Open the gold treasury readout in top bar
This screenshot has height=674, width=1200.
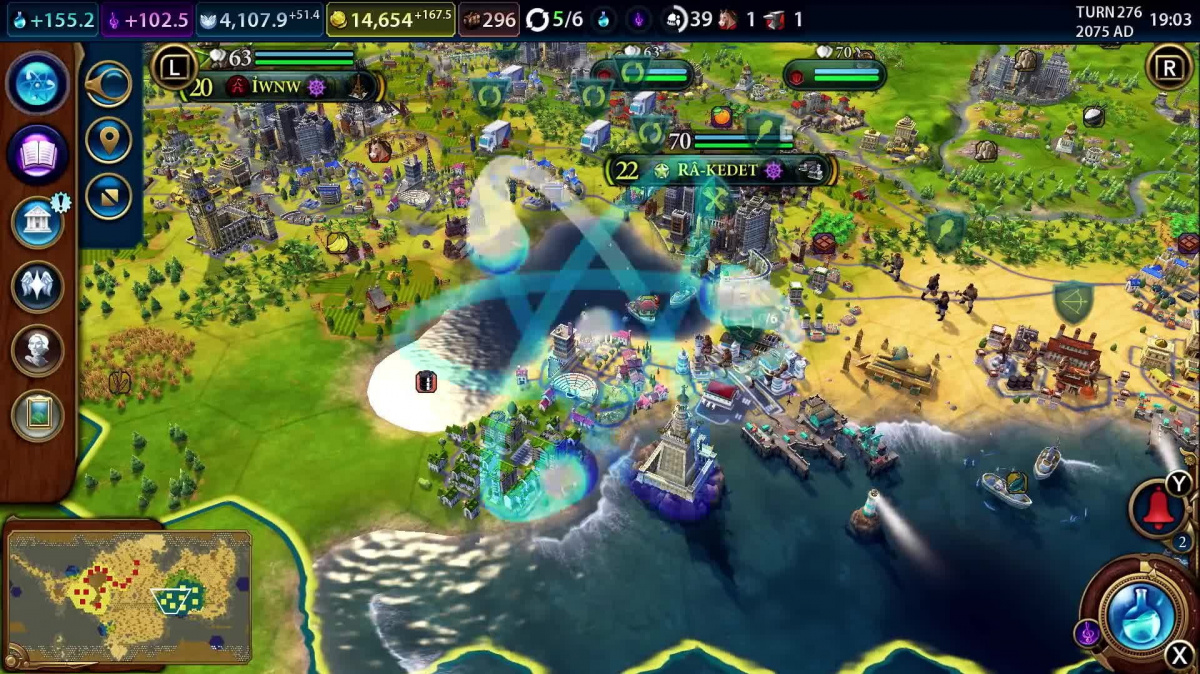[390, 19]
